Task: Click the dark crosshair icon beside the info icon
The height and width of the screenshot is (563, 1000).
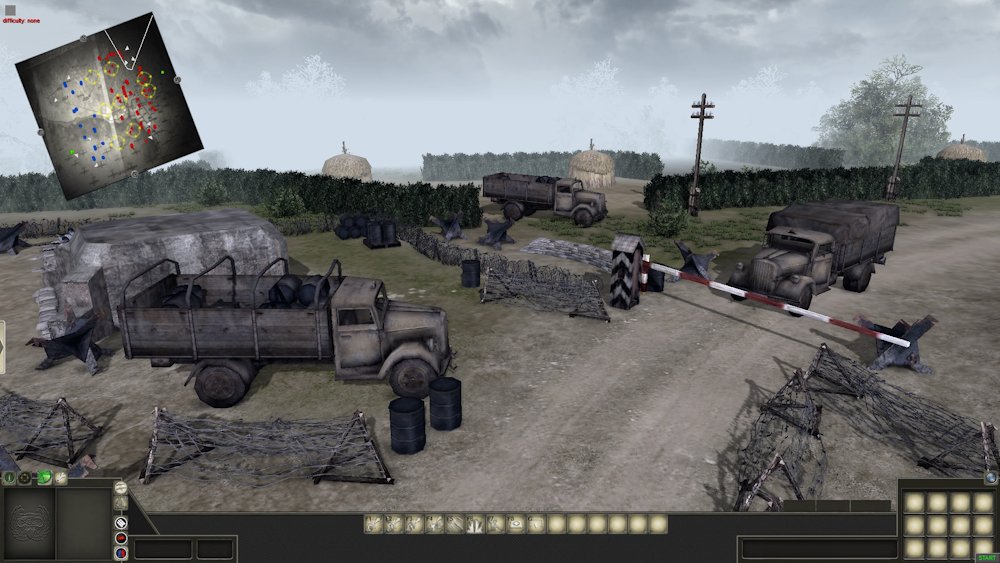Action: coord(25,479)
